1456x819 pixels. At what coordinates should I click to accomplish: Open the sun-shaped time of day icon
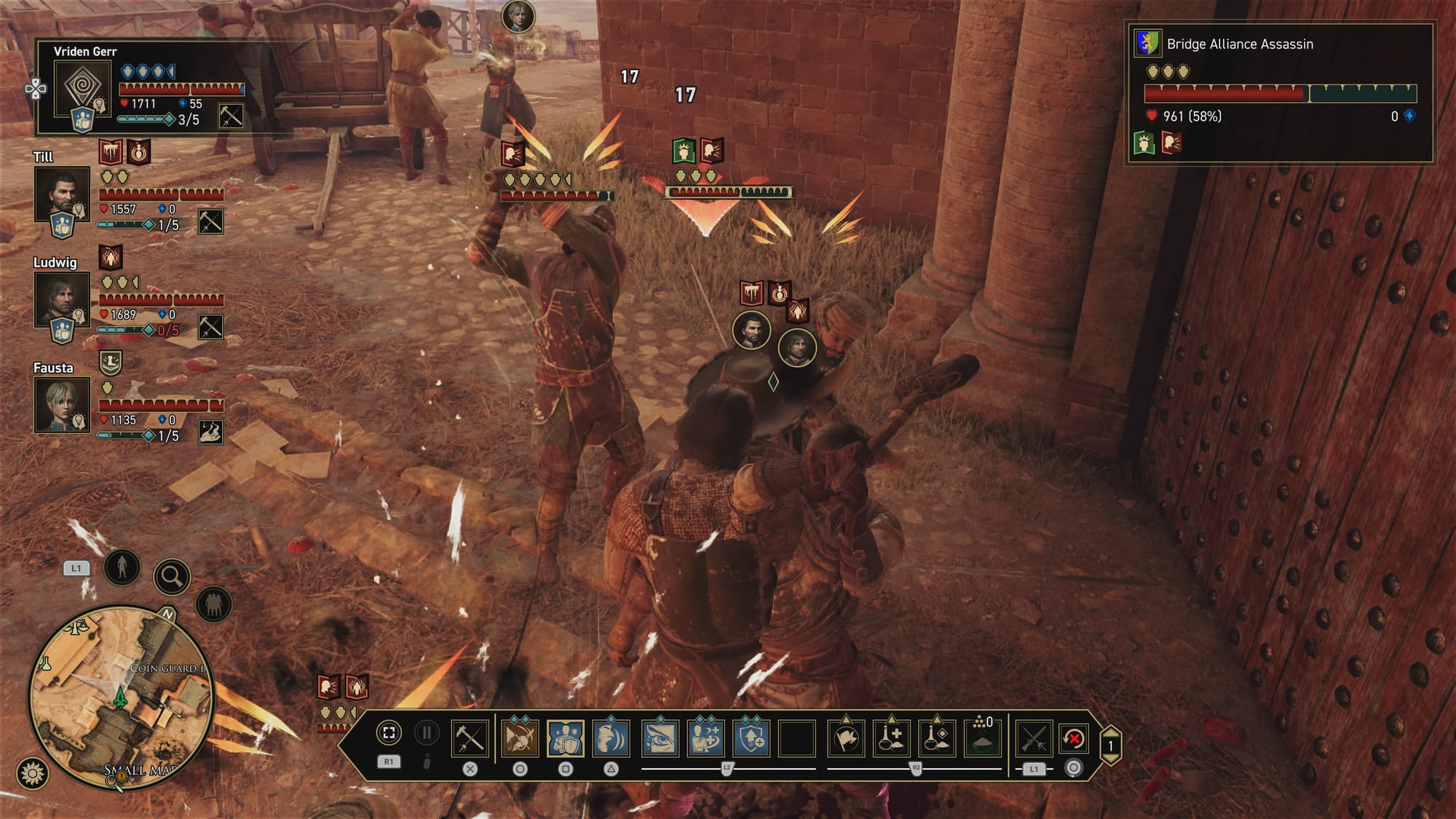32,773
